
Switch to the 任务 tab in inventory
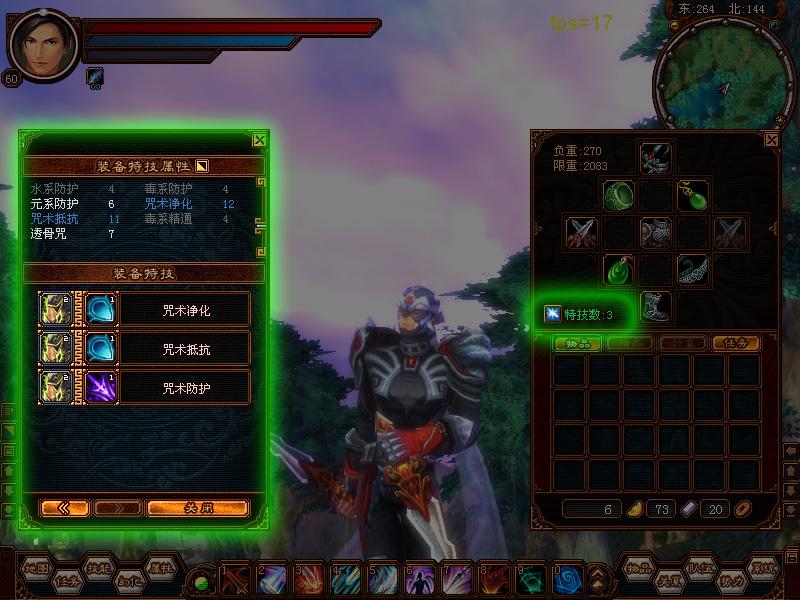coord(735,343)
